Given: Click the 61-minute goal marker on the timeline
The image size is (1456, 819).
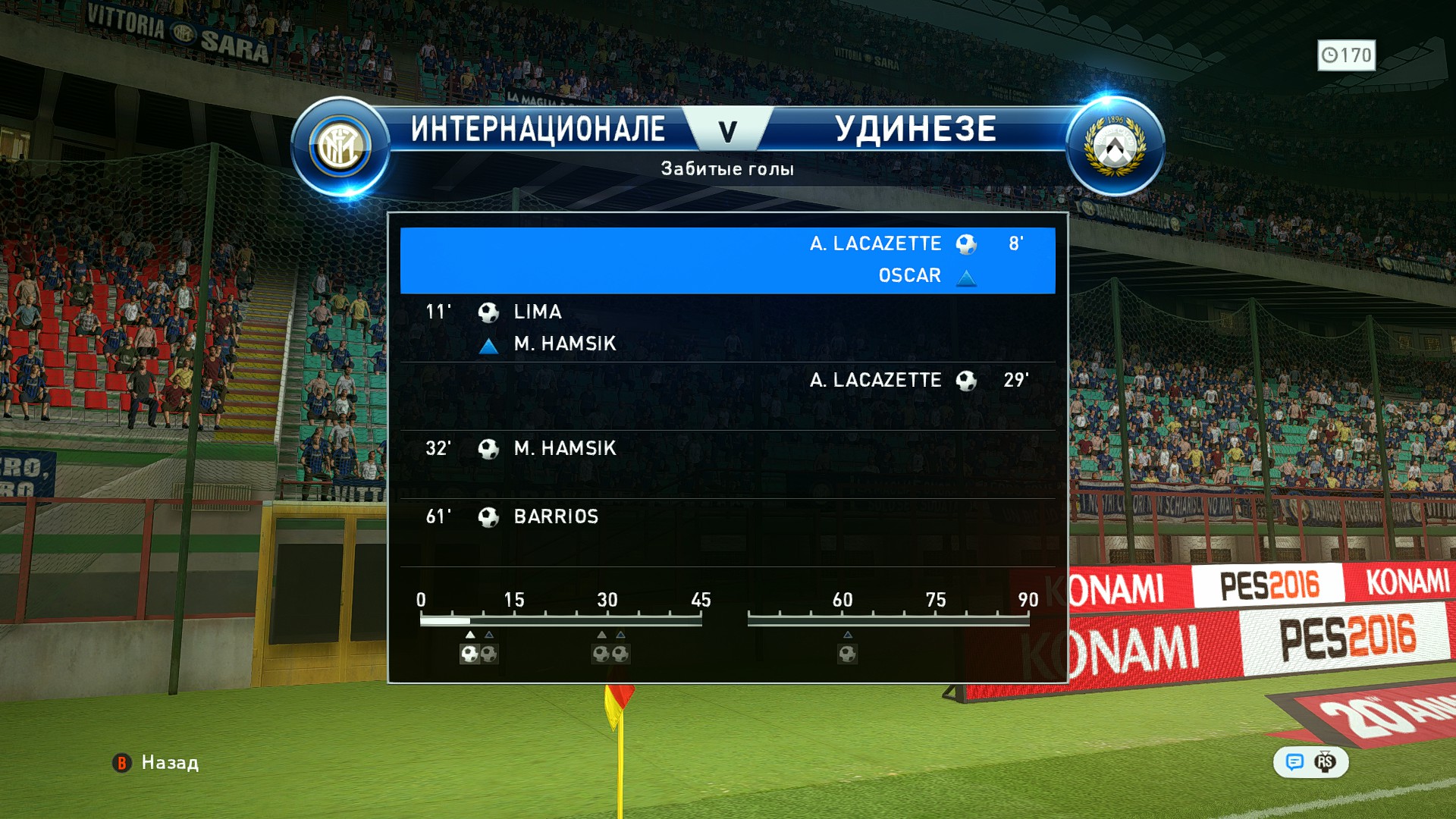Looking at the screenshot, I should 847,654.
